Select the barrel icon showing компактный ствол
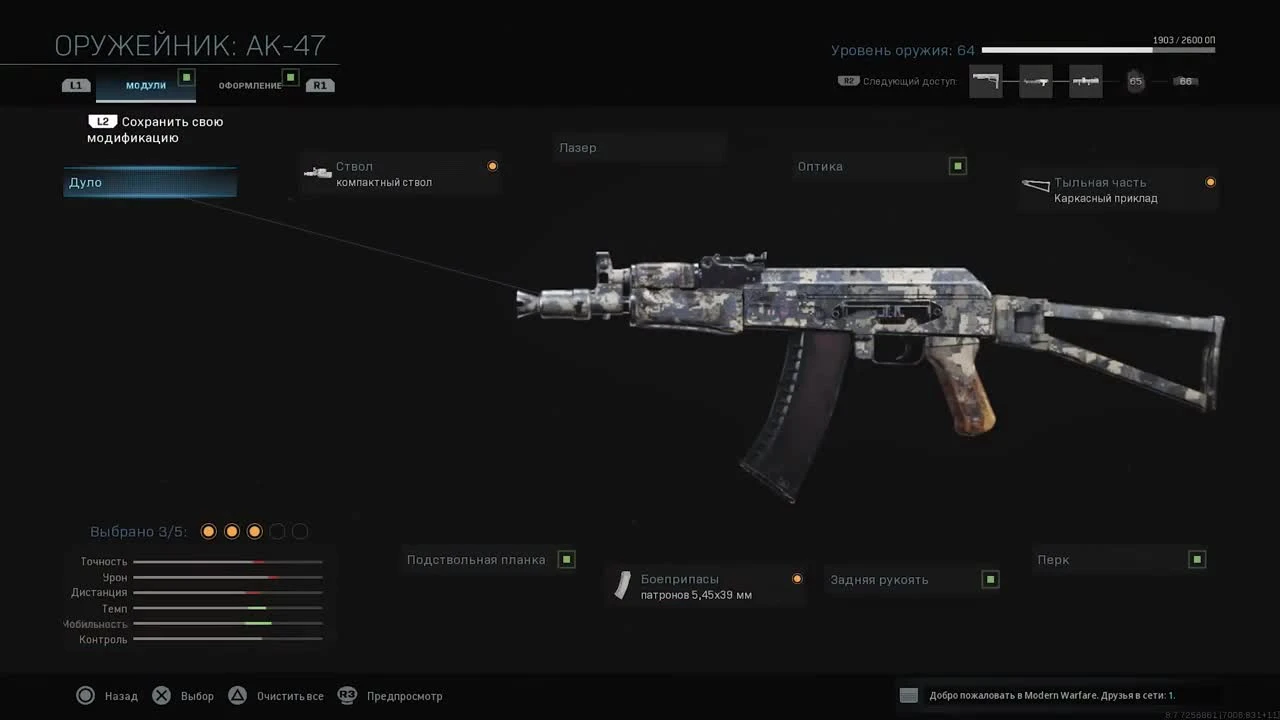Viewport: 1280px width, 720px height. point(318,172)
